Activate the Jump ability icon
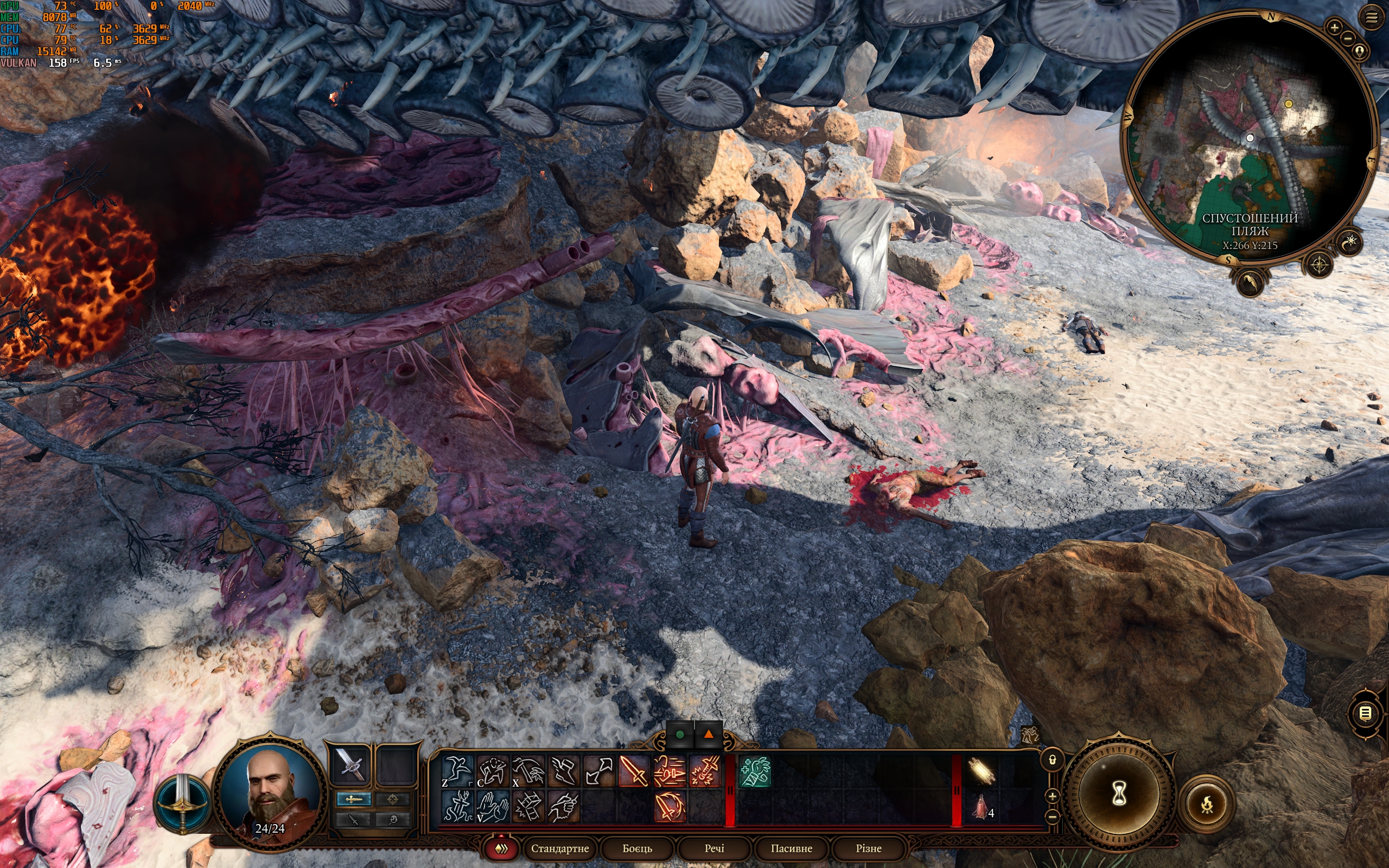Viewport: 1389px width, 868px height. (x=457, y=770)
